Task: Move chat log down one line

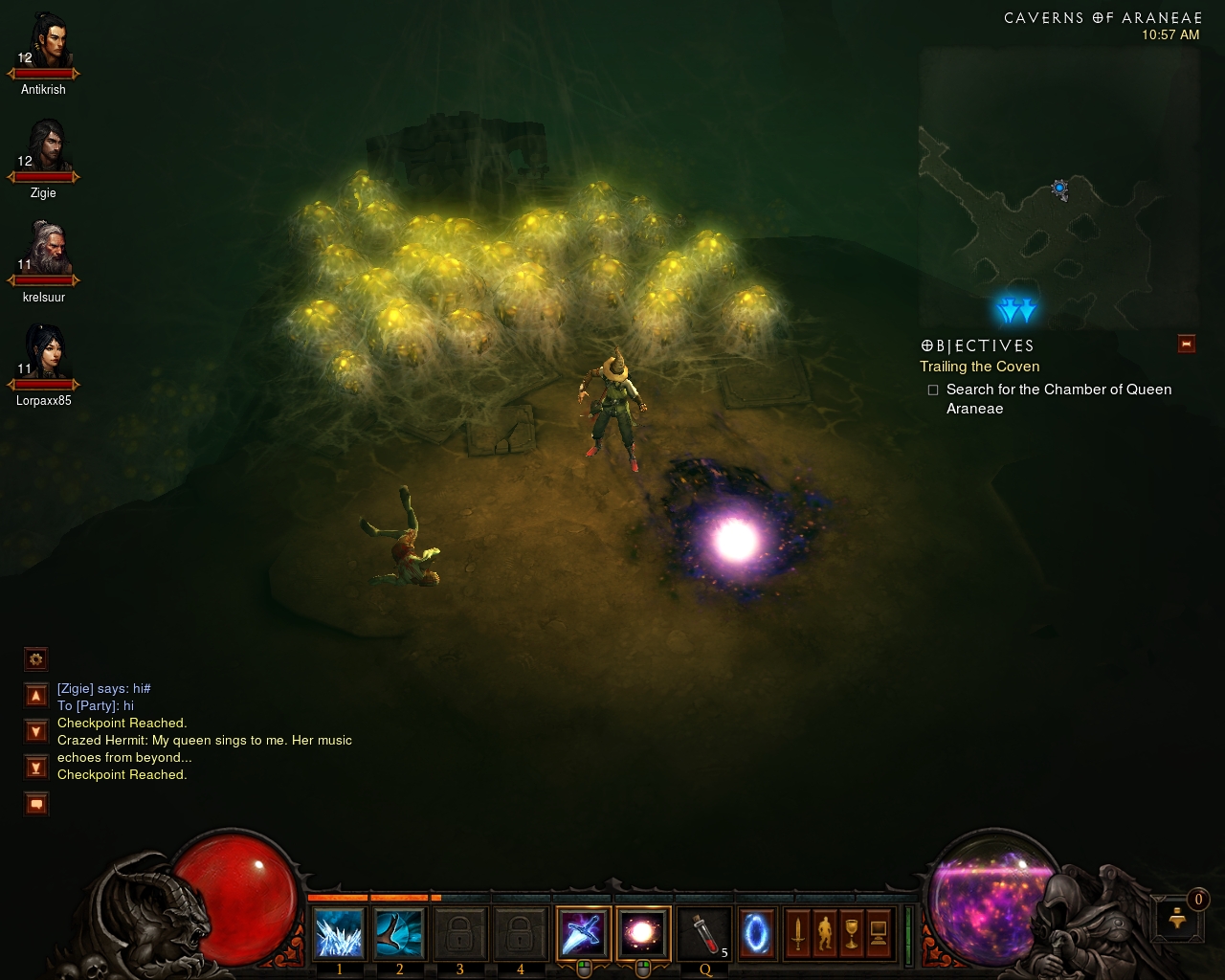Action: [36, 732]
